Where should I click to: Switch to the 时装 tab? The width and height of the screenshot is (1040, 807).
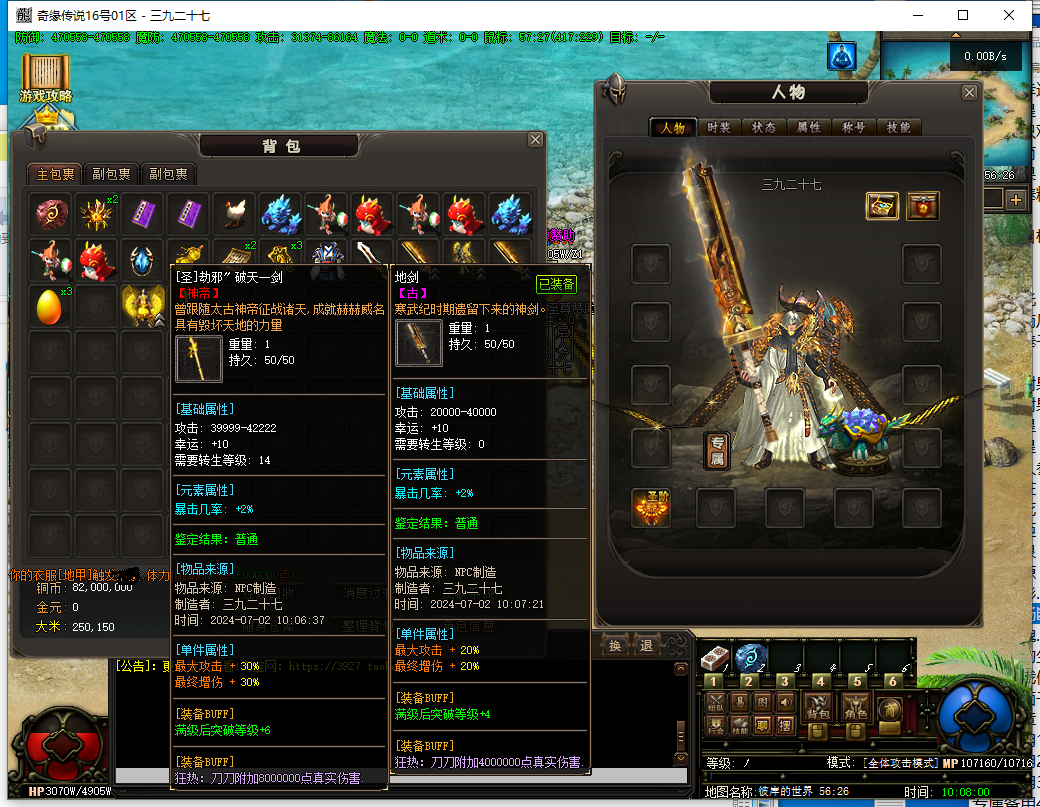pyautogui.click(x=718, y=128)
